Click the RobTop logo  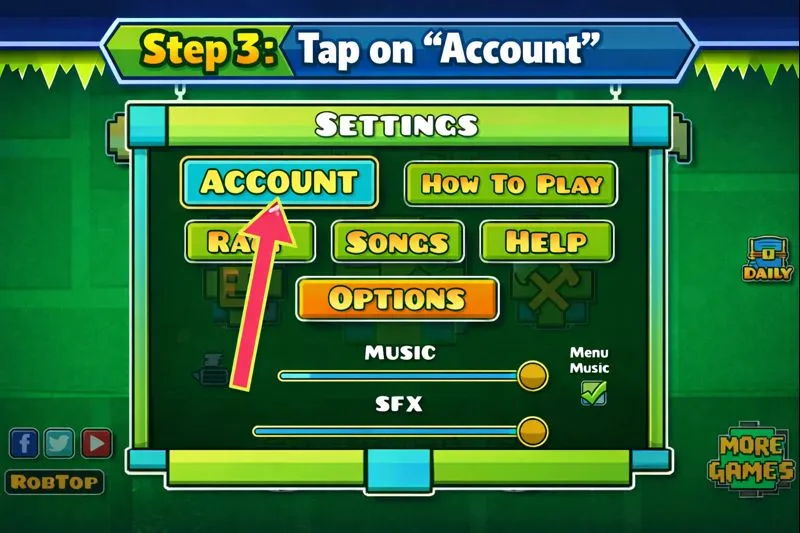pos(56,482)
